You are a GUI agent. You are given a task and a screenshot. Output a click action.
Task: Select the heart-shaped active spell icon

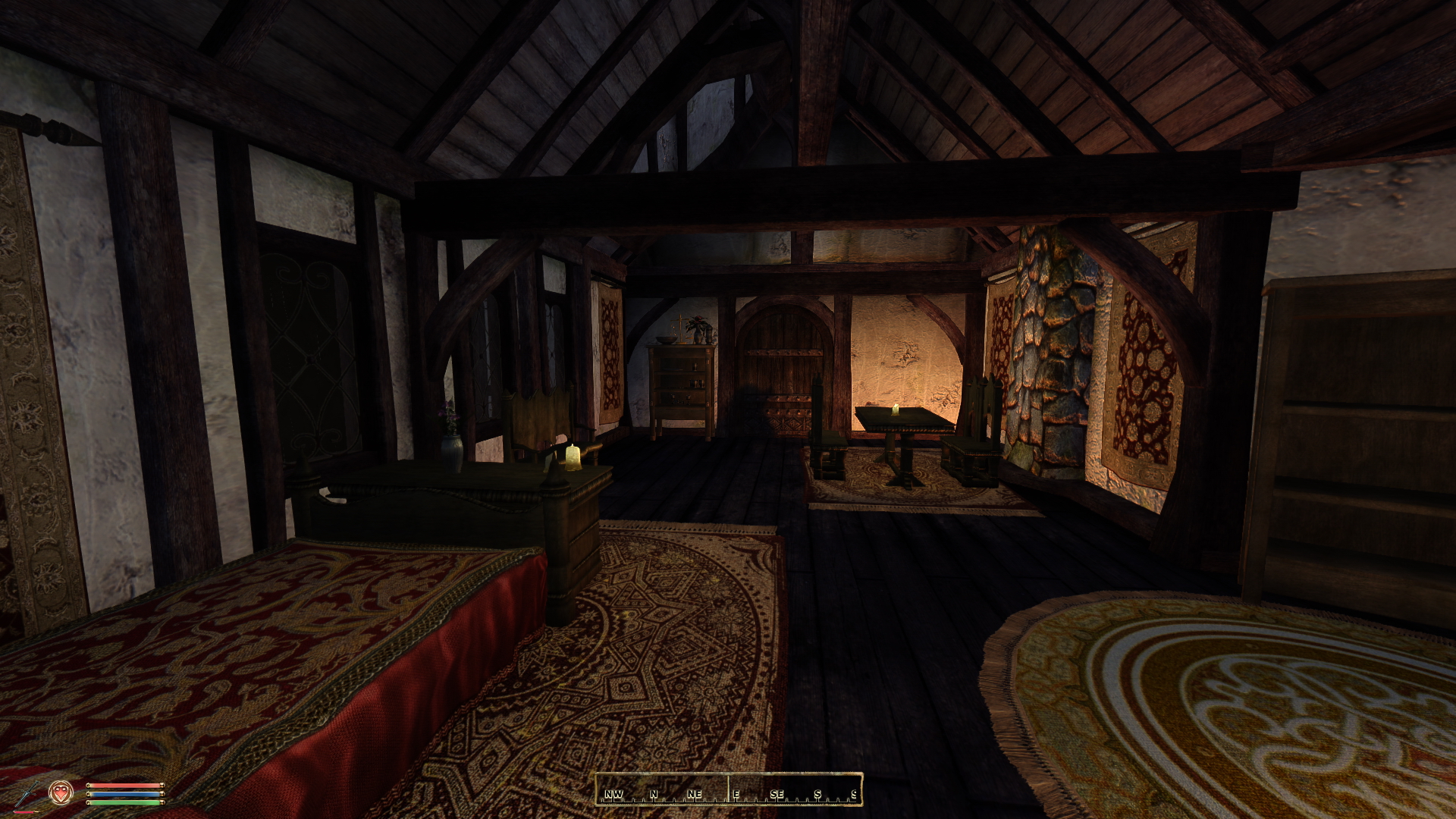(61, 792)
